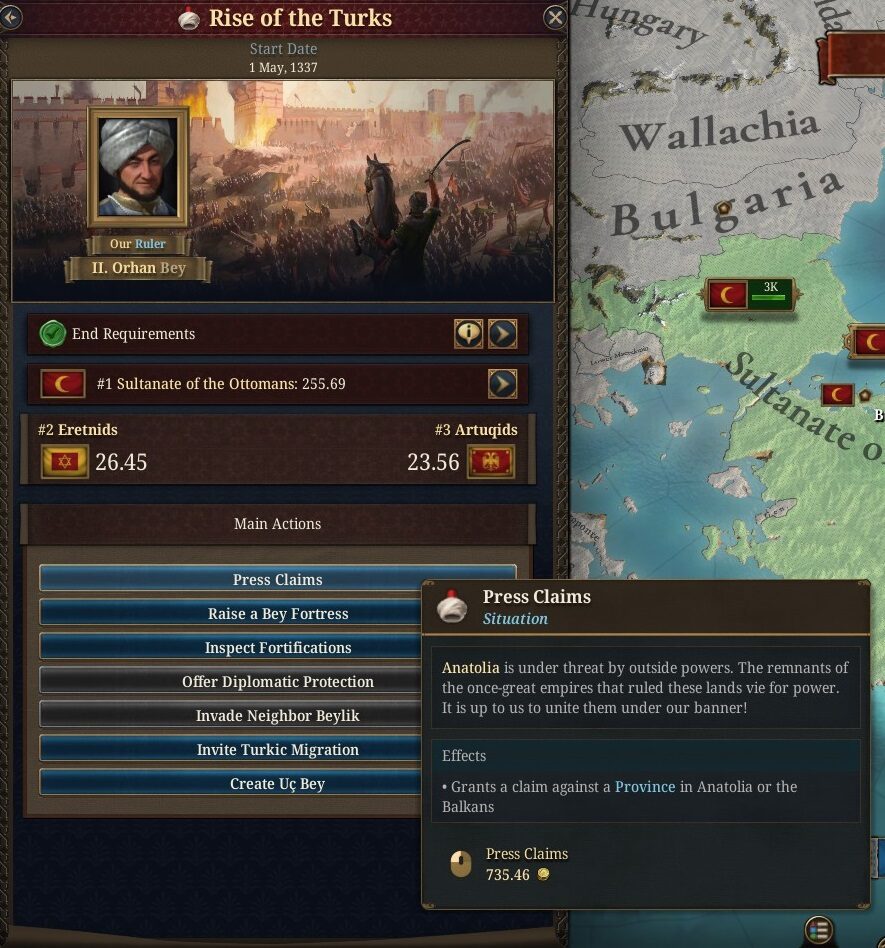Open the Sultanate of the Ottomans score arrow
This screenshot has width=885, height=948.
click(x=502, y=383)
